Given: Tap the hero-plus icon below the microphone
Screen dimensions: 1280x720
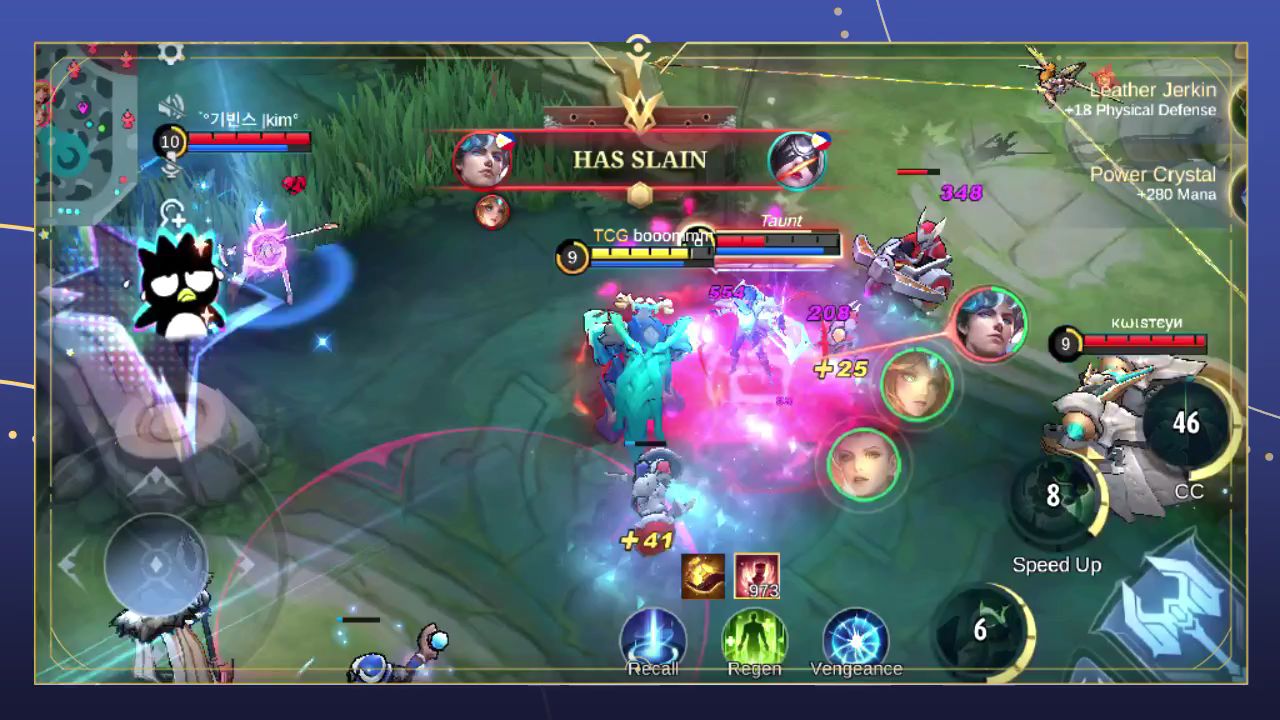Looking at the screenshot, I should point(172,214).
